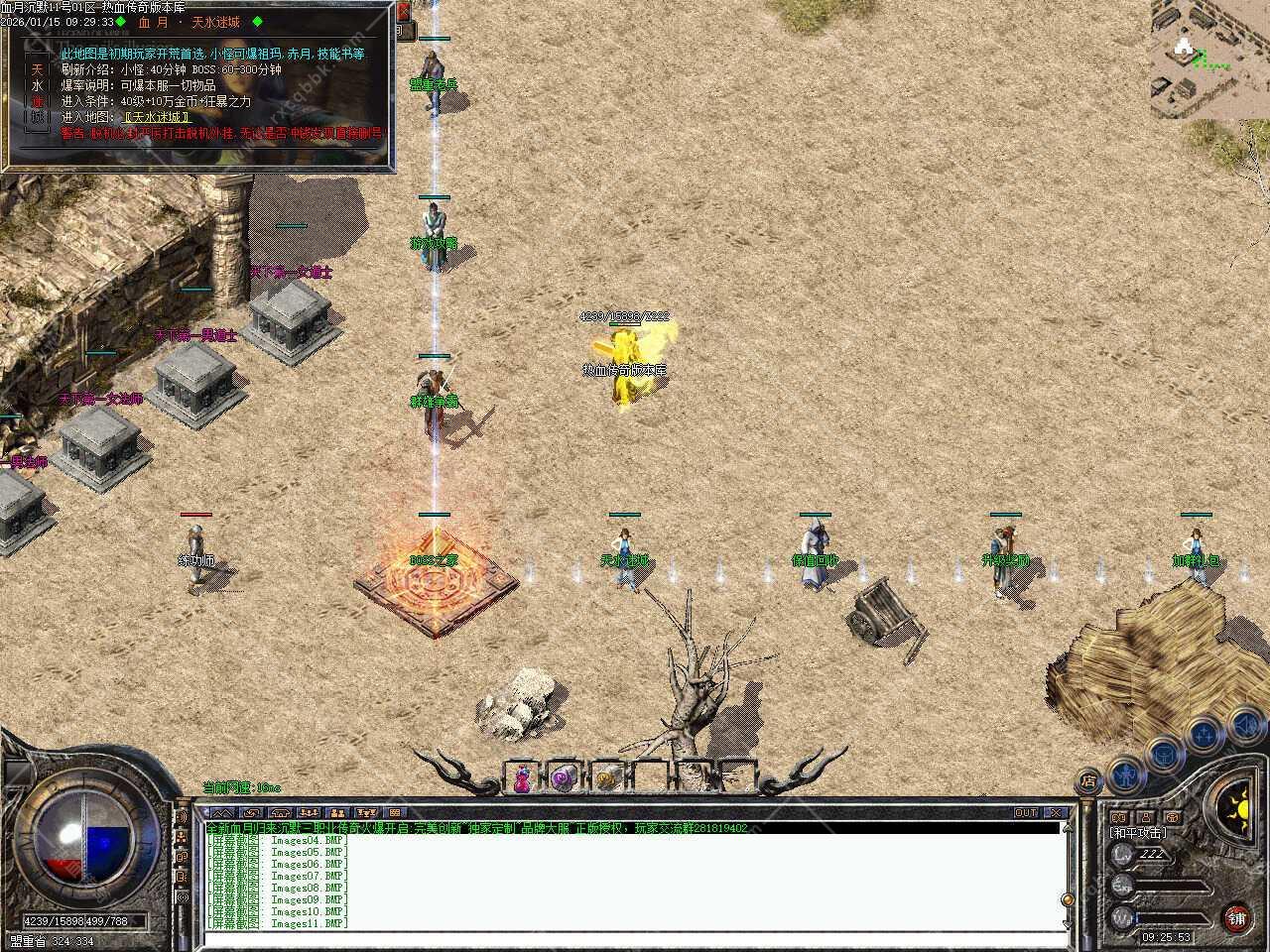Open the minimap in the corner
Image resolution: width=1270 pixels, height=952 pixels.
point(1209,59)
